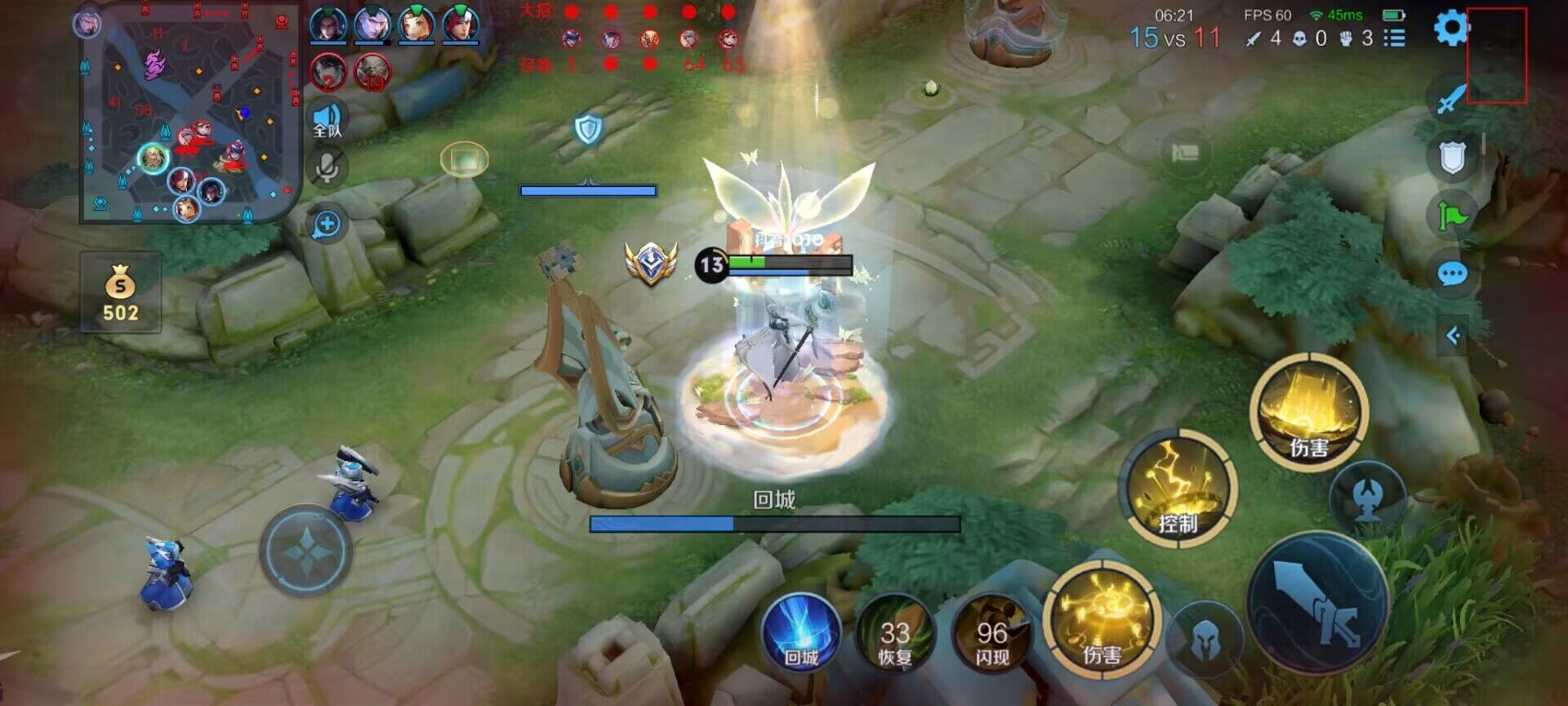This screenshot has width=1568, height=706.
Task: Open the gold 502 shop button
Action: point(121,293)
